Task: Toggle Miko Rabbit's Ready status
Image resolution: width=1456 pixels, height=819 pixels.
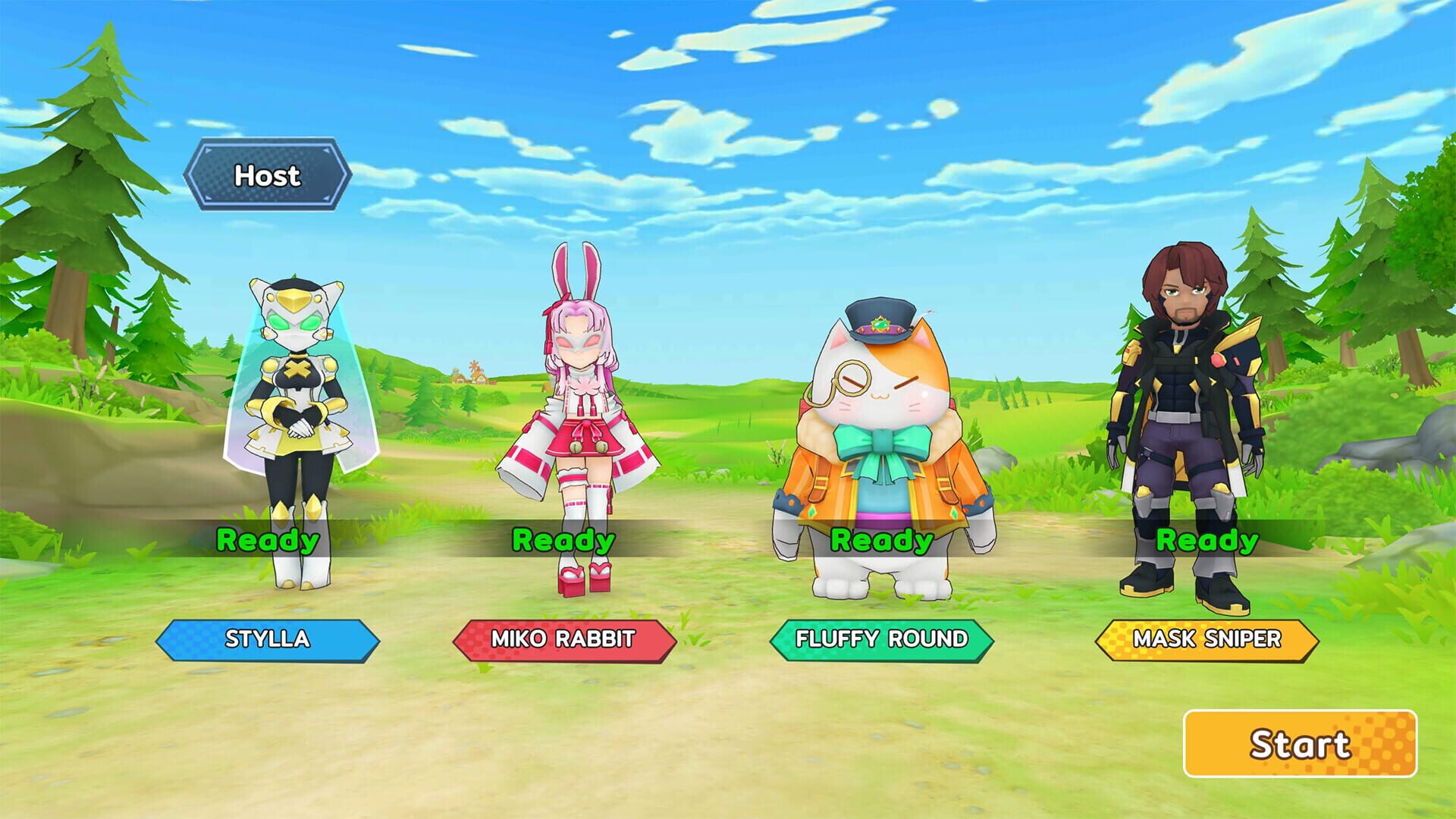Action: tap(562, 541)
